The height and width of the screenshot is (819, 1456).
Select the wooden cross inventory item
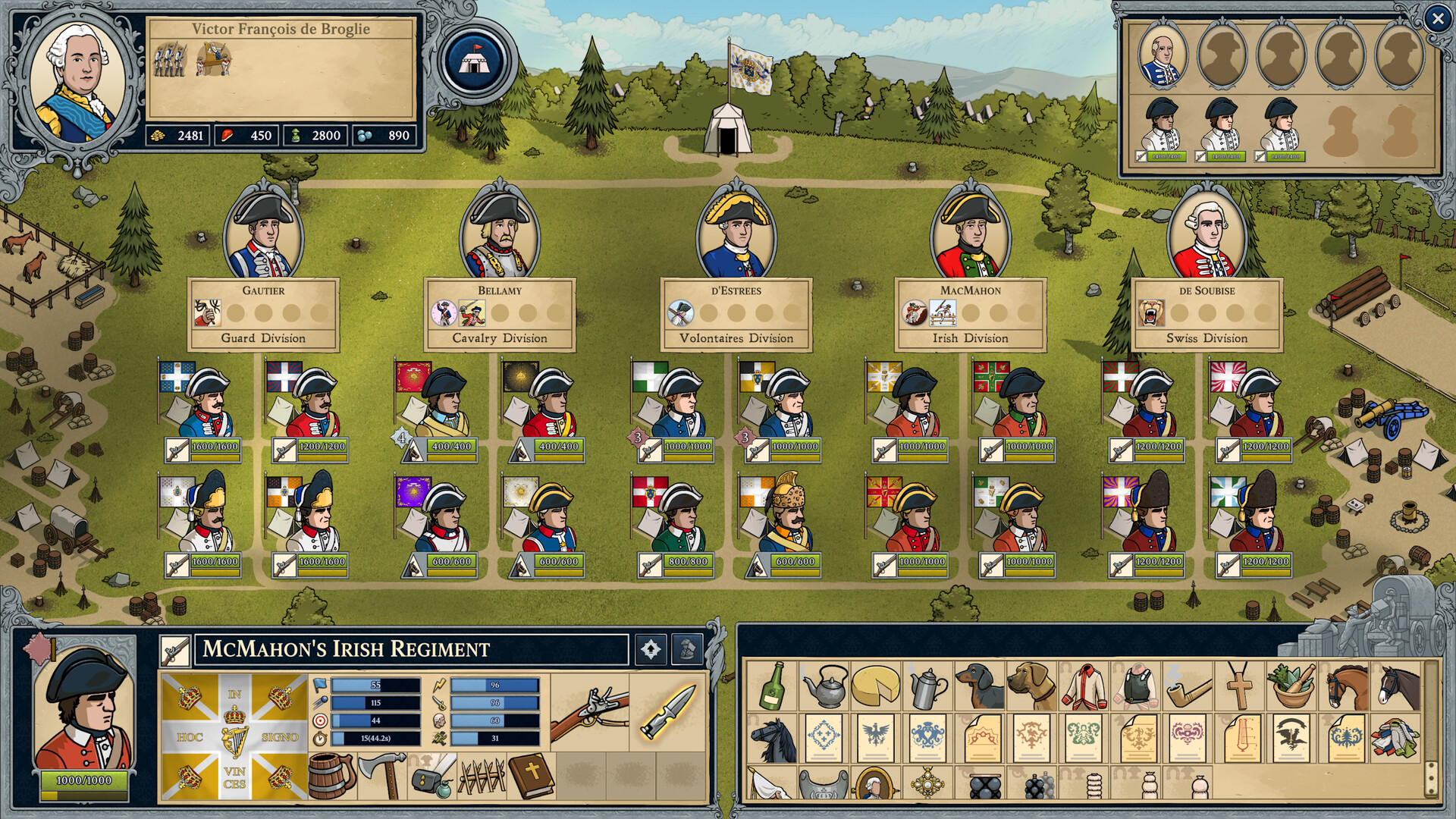click(x=1239, y=686)
